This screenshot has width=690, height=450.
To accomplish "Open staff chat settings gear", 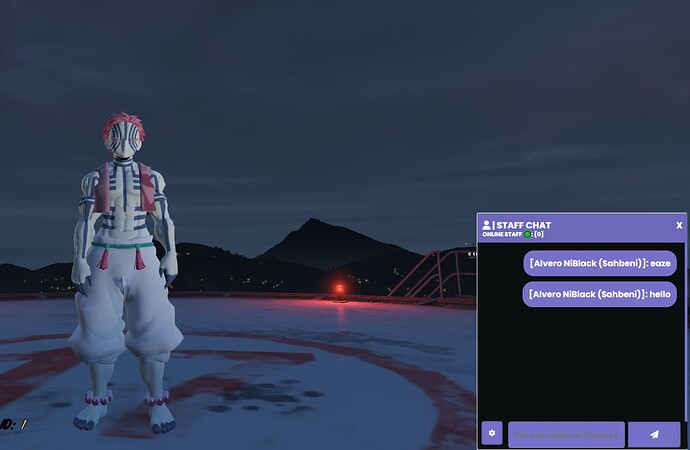I will click(491, 433).
